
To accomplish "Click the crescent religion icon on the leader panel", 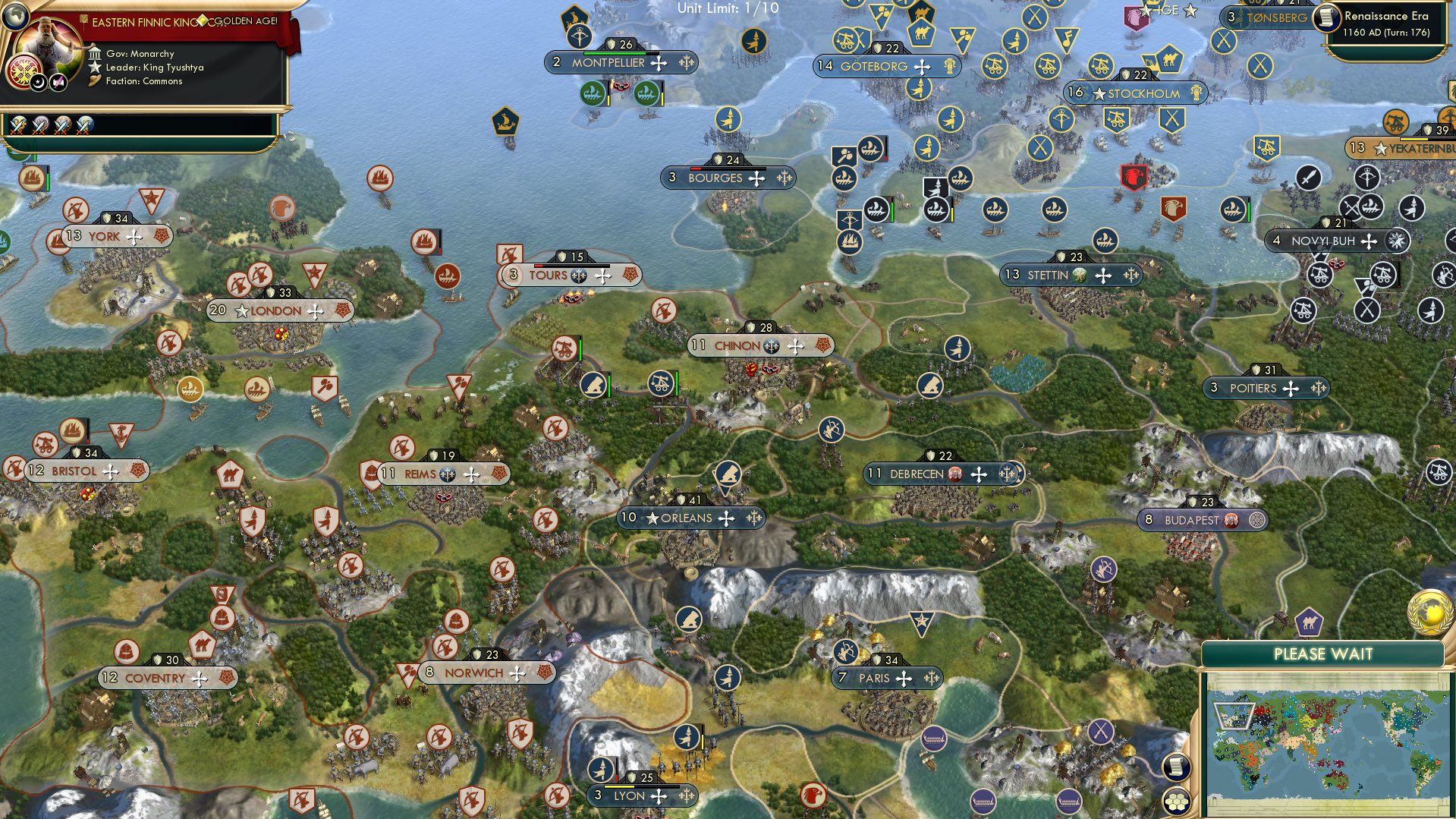I will (39, 83).
